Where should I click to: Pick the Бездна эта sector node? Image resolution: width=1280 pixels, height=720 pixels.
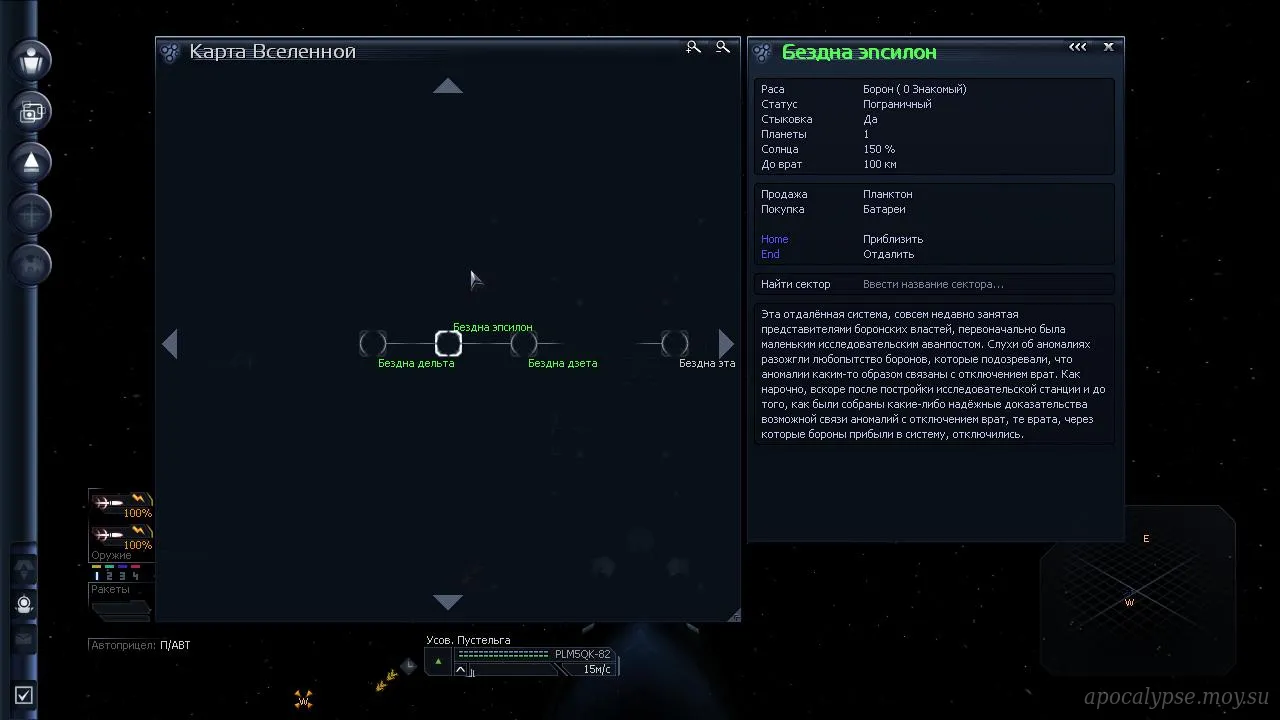(675, 344)
